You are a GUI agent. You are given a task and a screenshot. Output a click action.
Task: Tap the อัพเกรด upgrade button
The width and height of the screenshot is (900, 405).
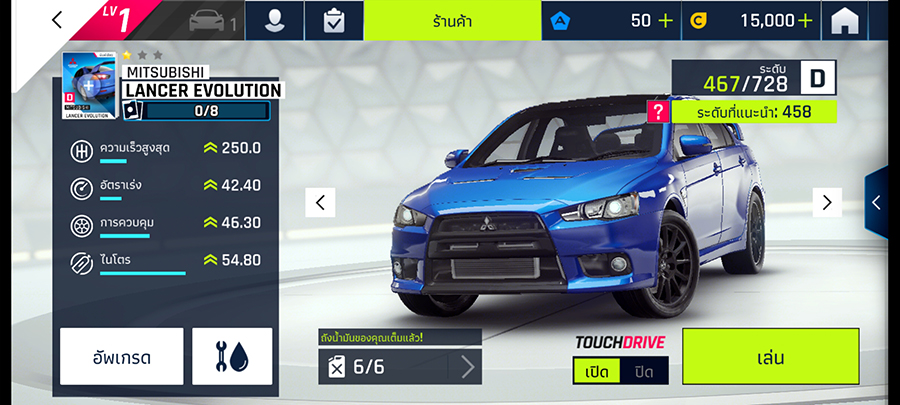(122, 356)
